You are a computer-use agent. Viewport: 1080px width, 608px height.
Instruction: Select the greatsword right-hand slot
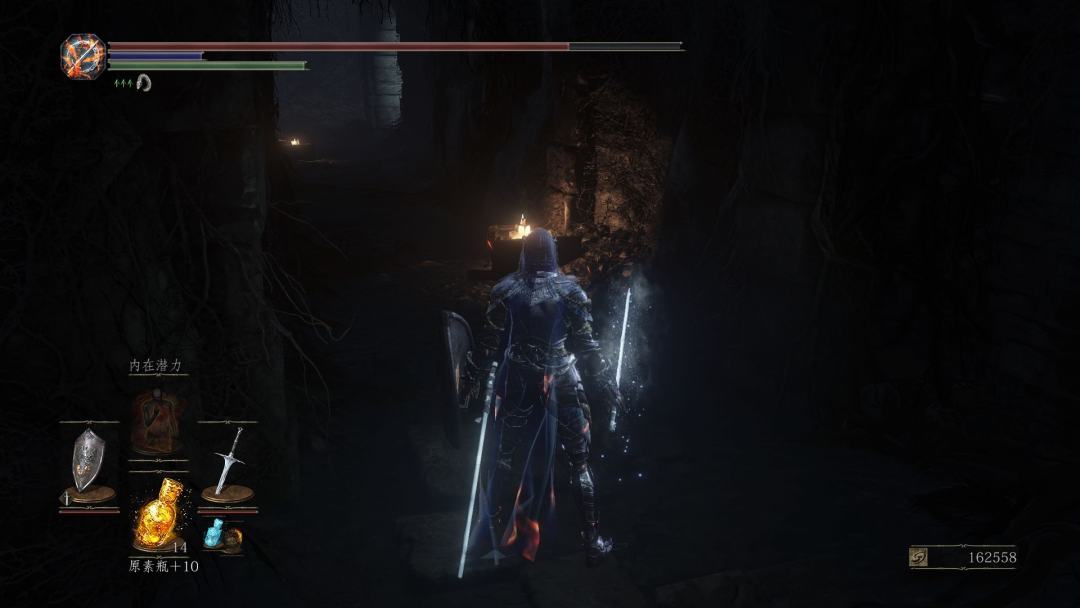coord(228,460)
